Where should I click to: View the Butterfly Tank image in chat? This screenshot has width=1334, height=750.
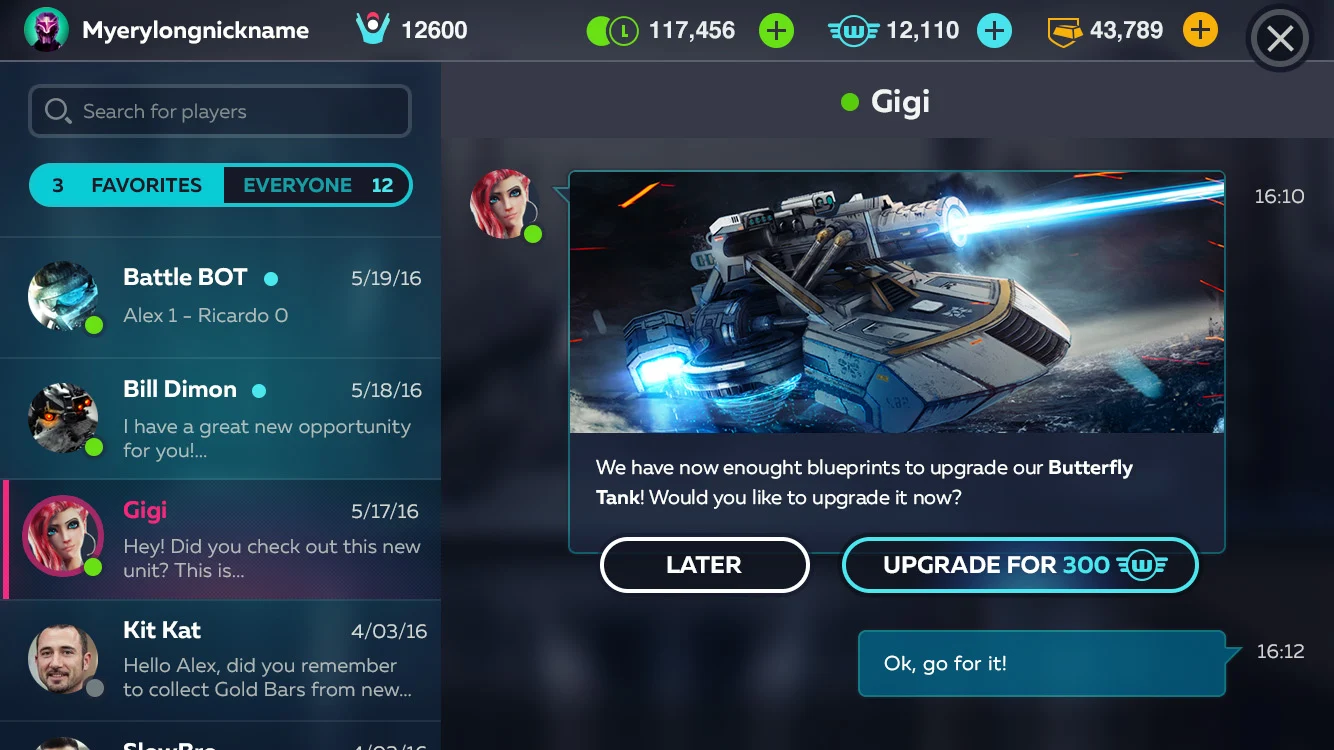point(896,302)
